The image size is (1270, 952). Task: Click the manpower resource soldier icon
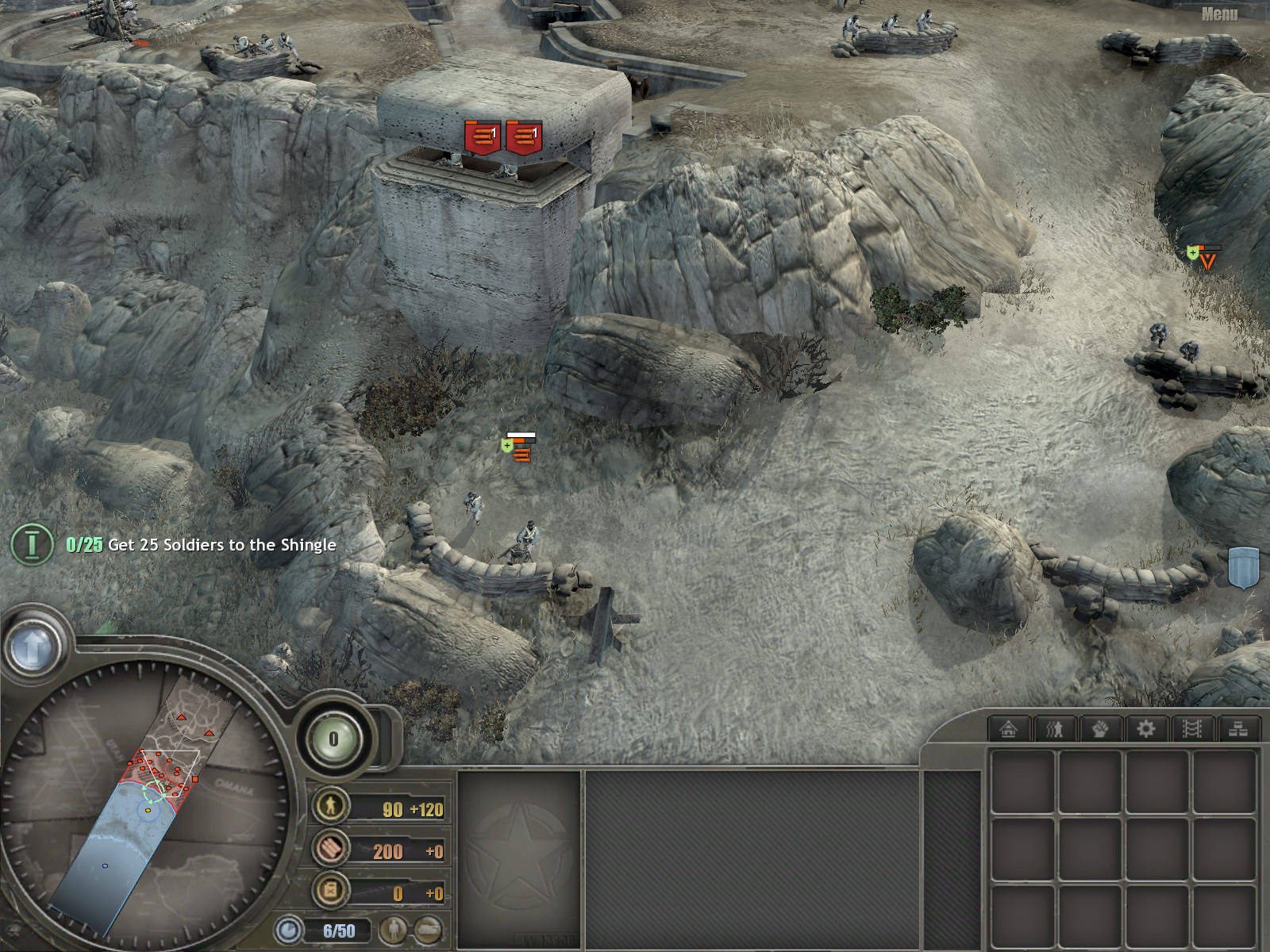(x=330, y=806)
